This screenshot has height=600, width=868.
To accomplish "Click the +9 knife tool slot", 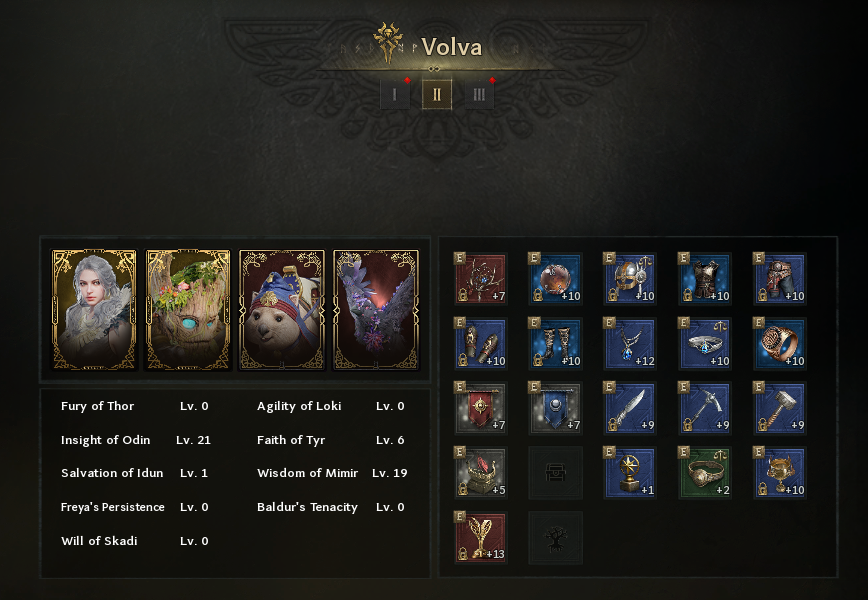I will click(630, 408).
